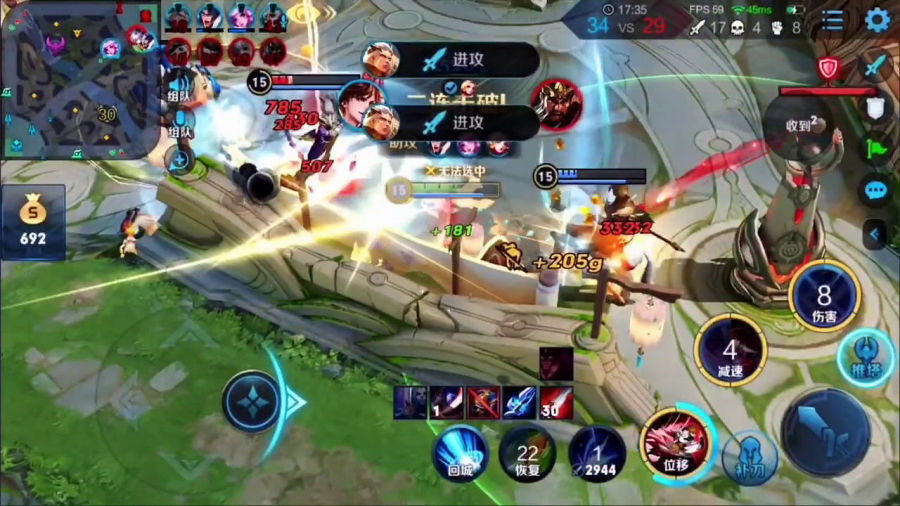
Task: Send the green flag gather signal
Action: tap(876, 149)
